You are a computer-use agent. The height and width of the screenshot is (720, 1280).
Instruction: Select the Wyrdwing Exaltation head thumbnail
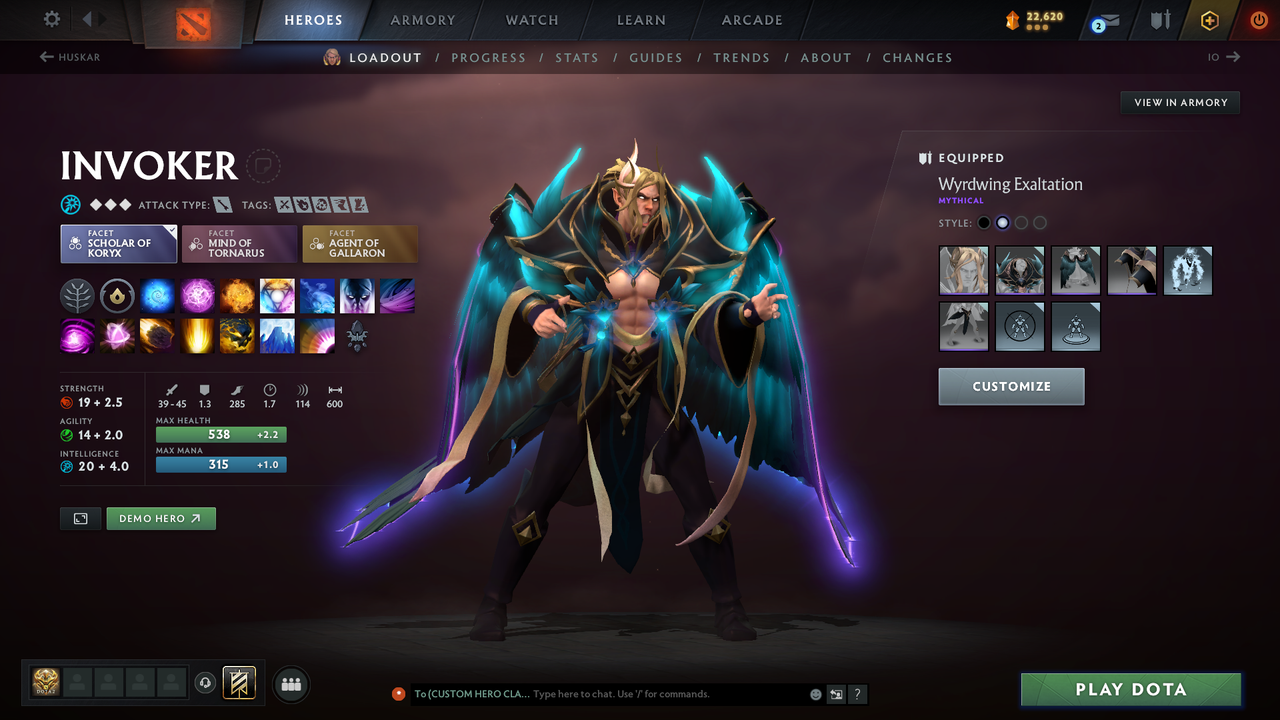(x=963, y=270)
